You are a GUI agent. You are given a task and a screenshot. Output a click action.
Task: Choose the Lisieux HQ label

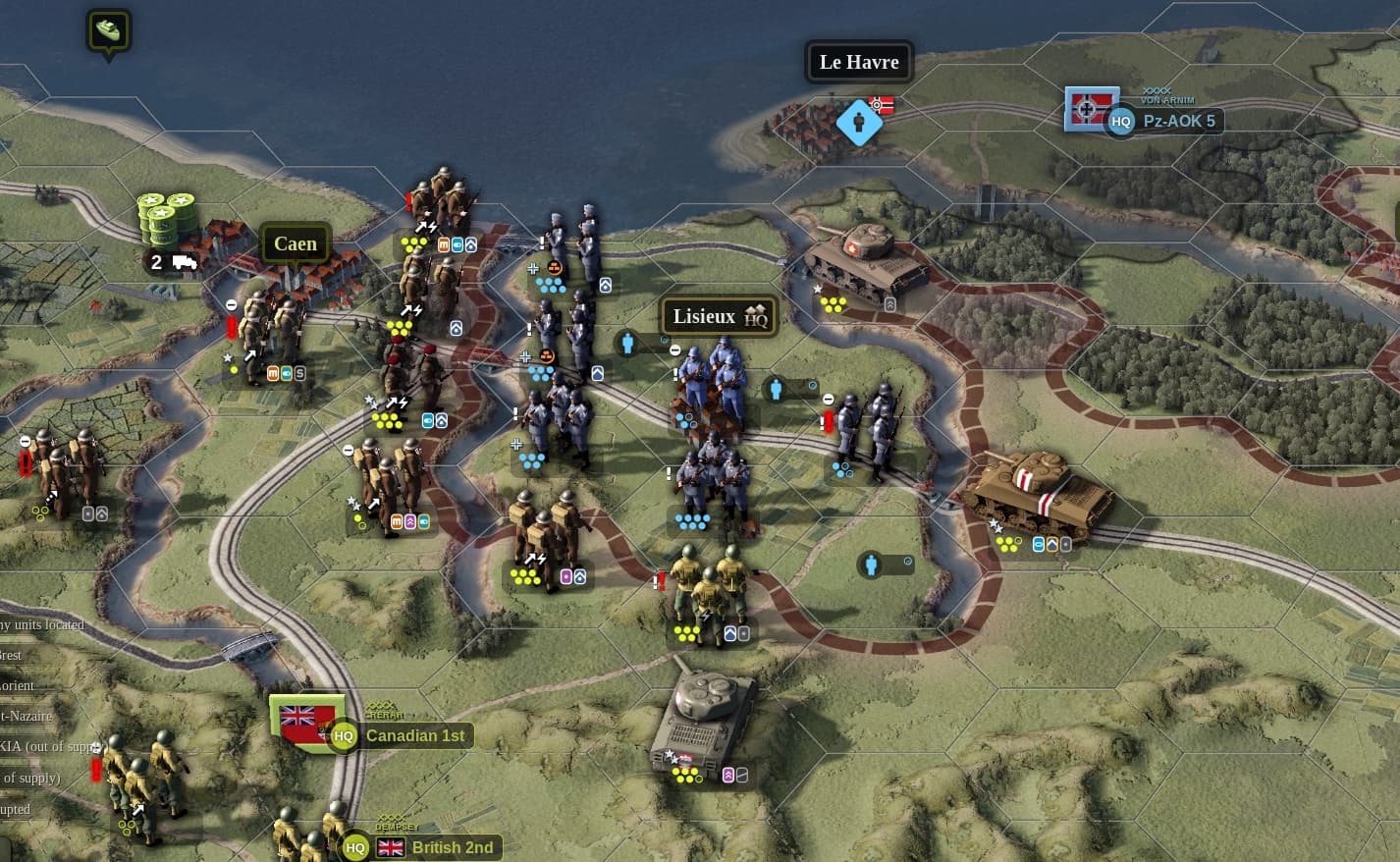tap(719, 316)
